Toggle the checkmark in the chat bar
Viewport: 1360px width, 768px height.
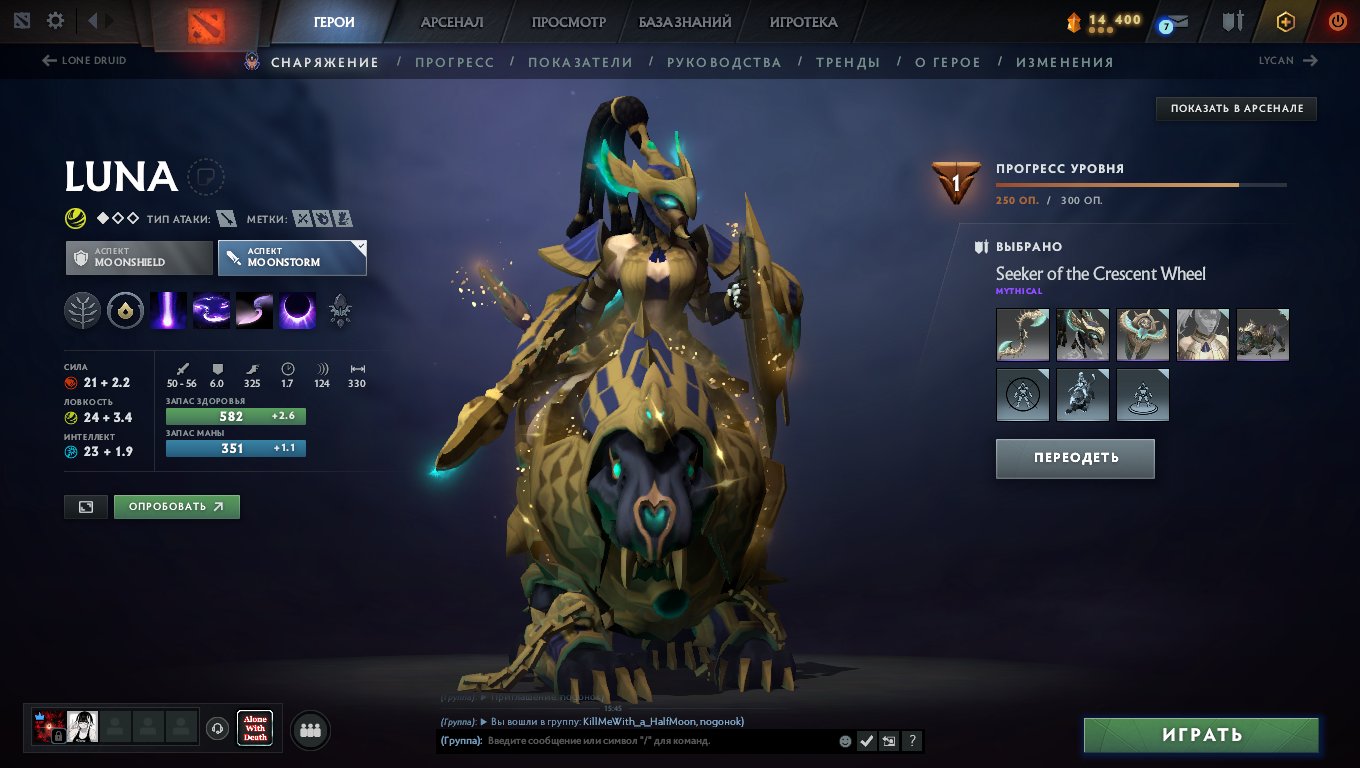click(x=866, y=741)
